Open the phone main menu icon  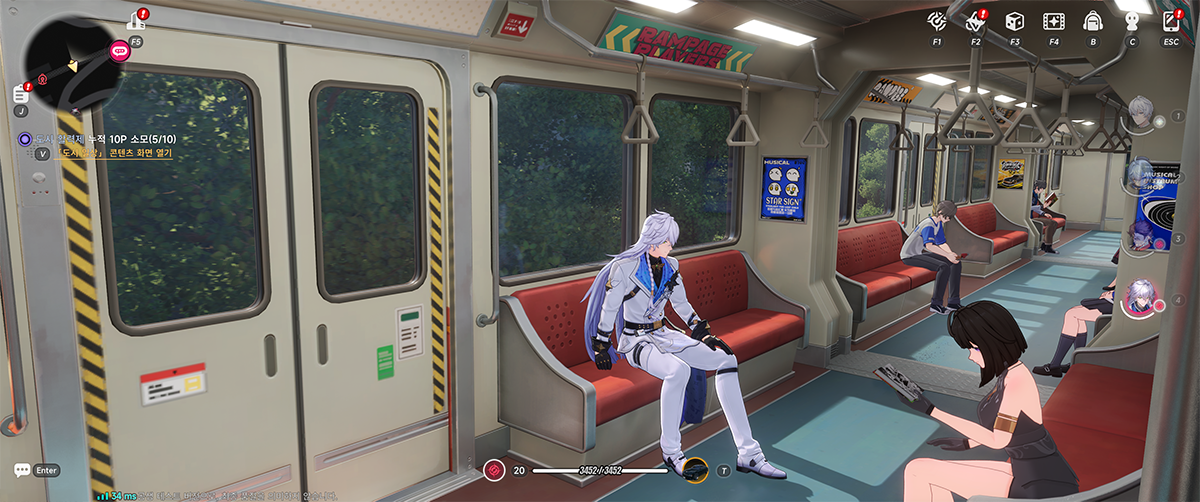[1171, 22]
